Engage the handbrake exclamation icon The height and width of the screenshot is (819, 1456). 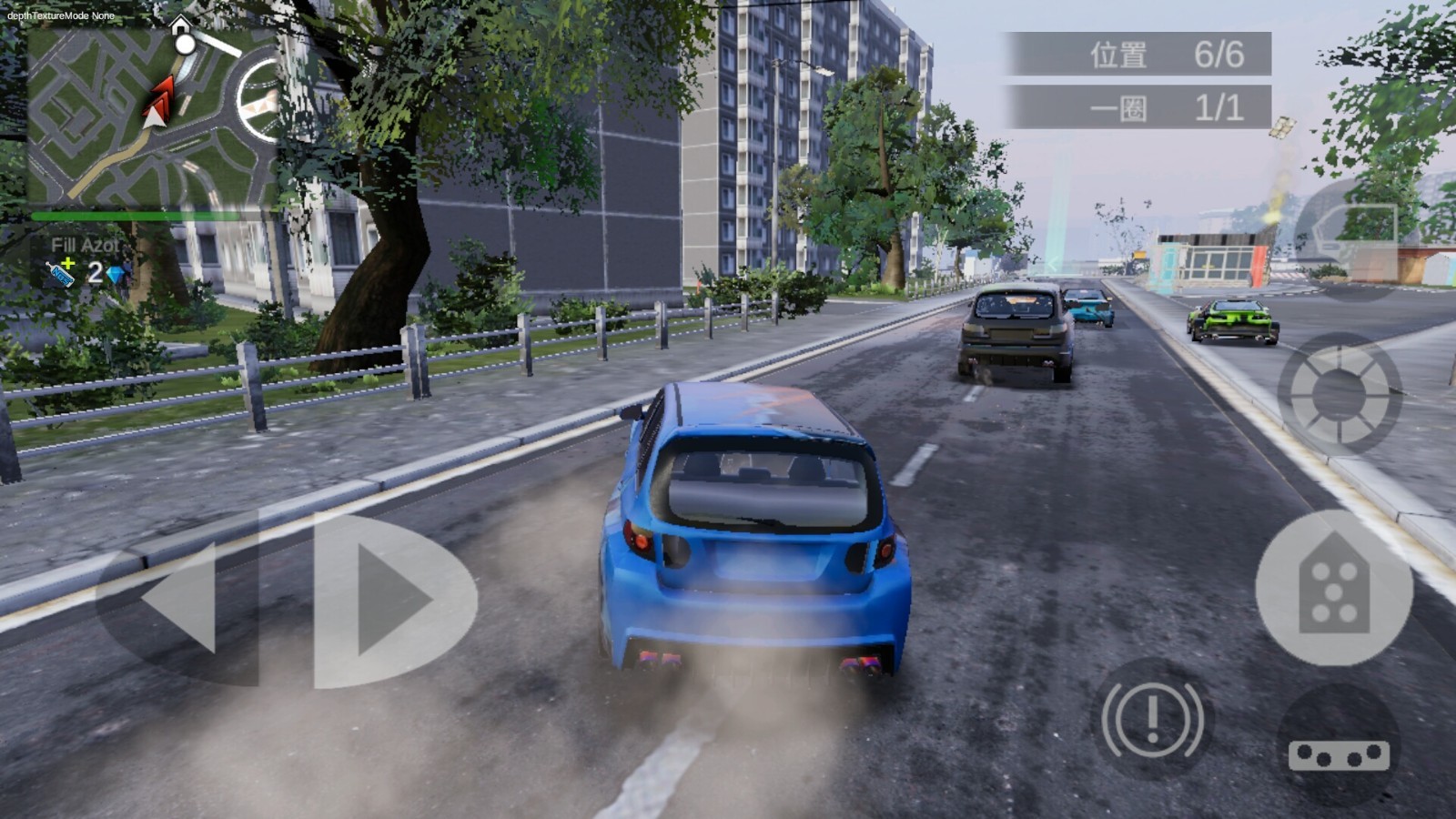click(1153, 718)
